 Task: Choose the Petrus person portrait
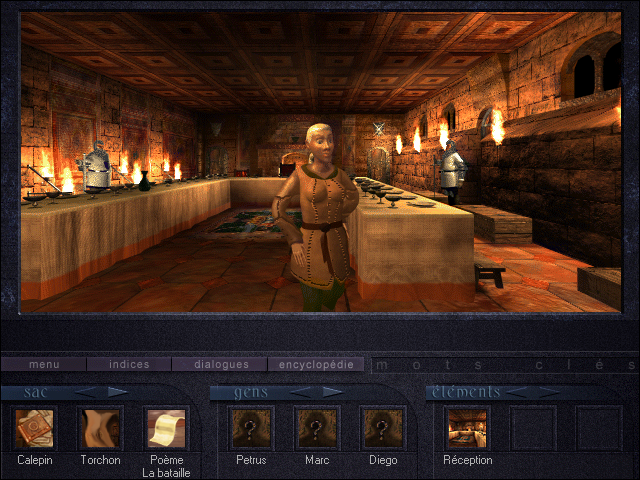click(251, 429)
